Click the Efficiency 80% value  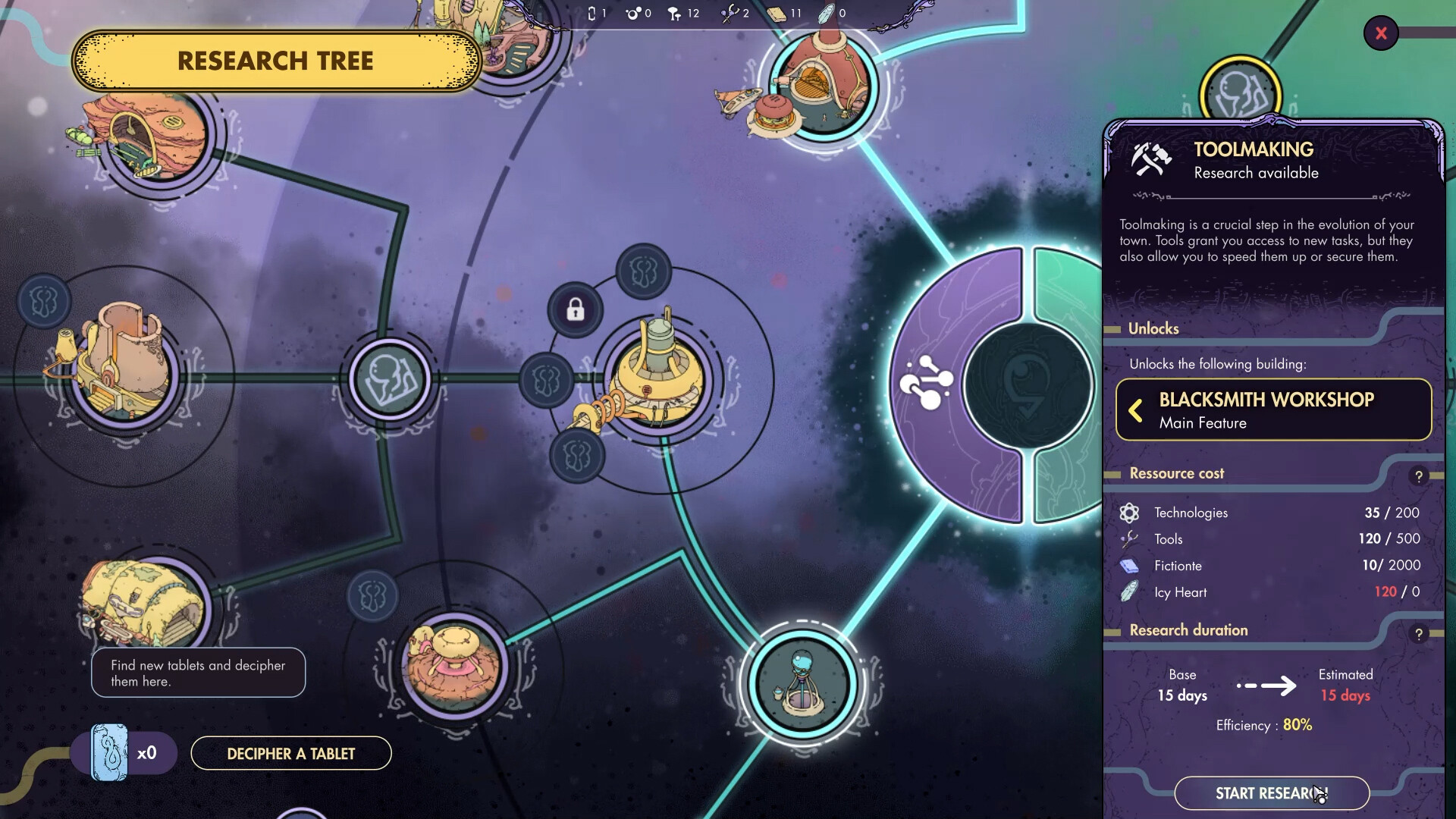pos(1296,725)
